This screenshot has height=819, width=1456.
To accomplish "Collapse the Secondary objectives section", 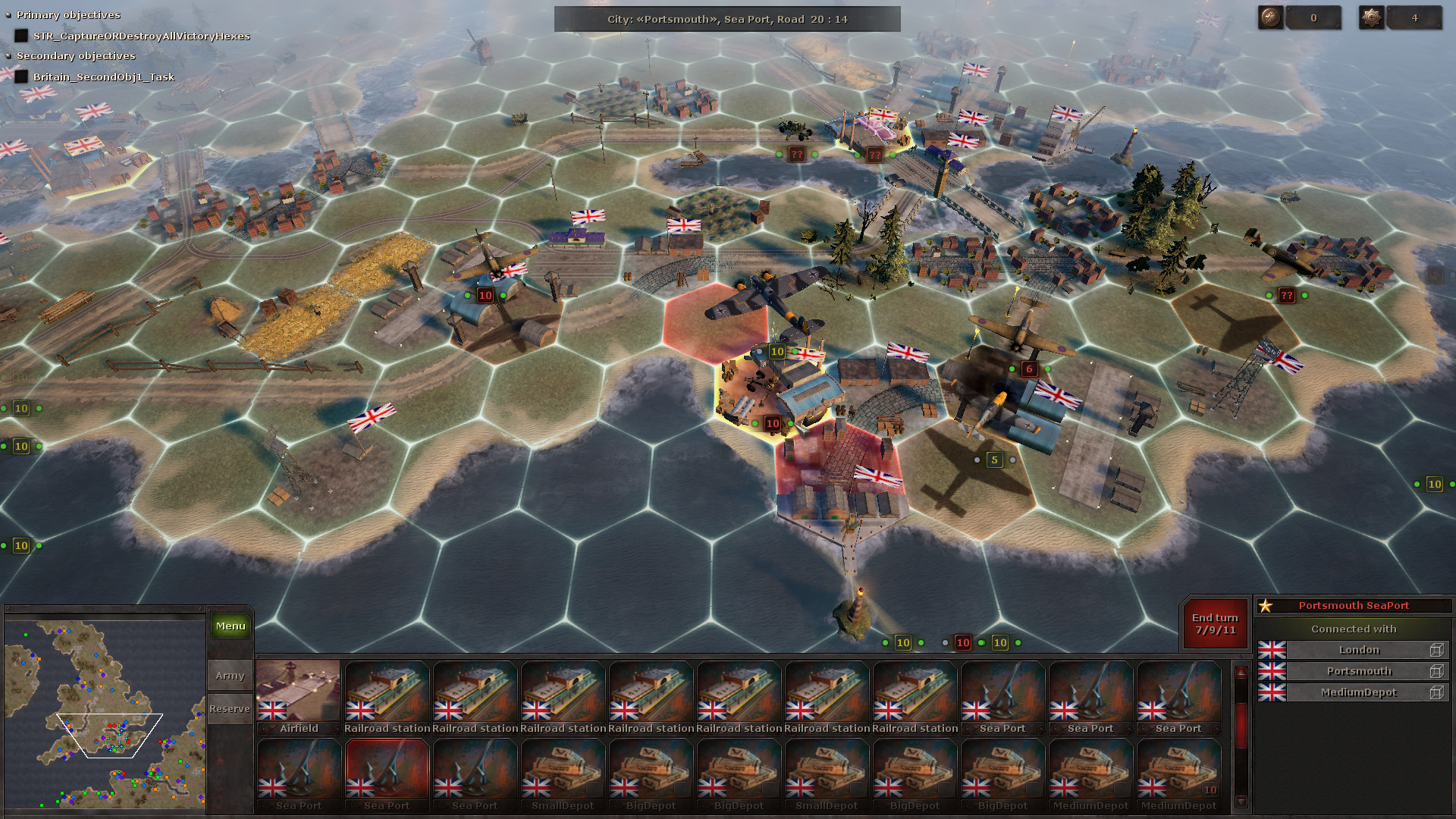I will click(x=8, y=55).
